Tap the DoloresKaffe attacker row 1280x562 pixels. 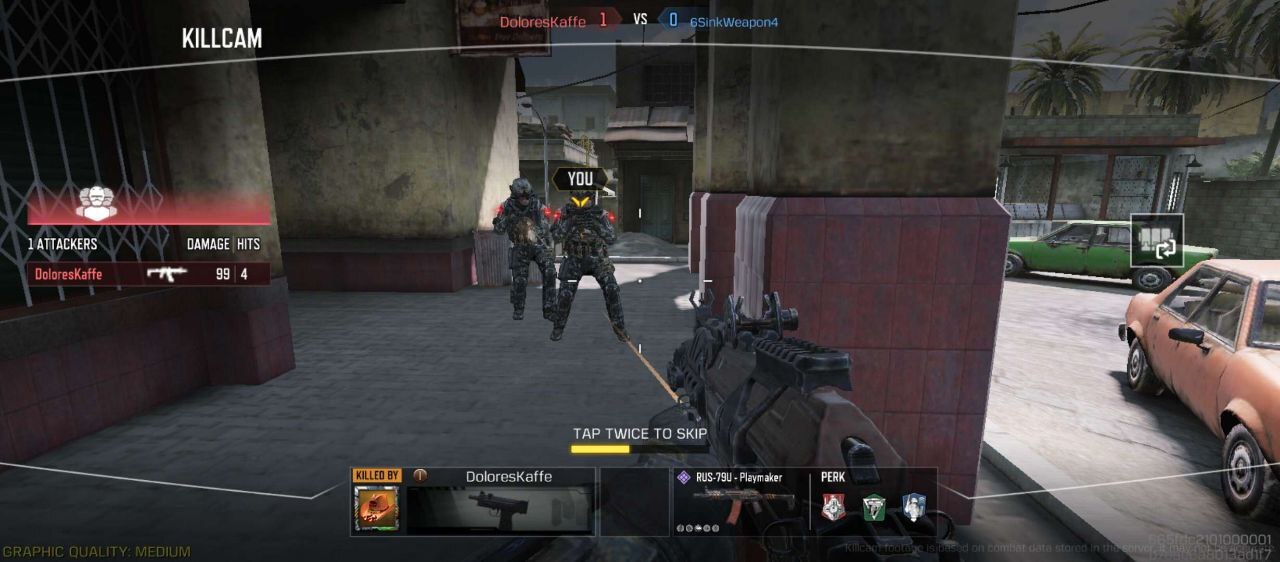[148, 274]
